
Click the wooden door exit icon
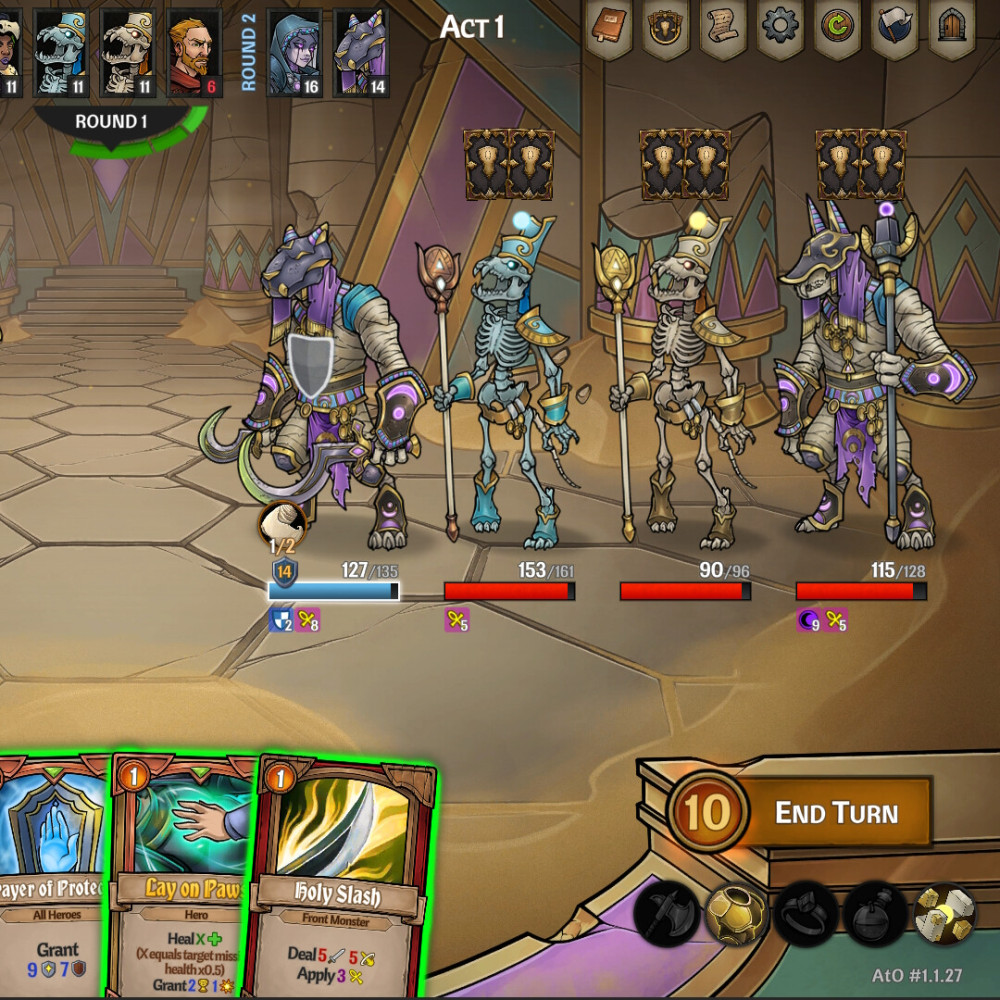953,26
